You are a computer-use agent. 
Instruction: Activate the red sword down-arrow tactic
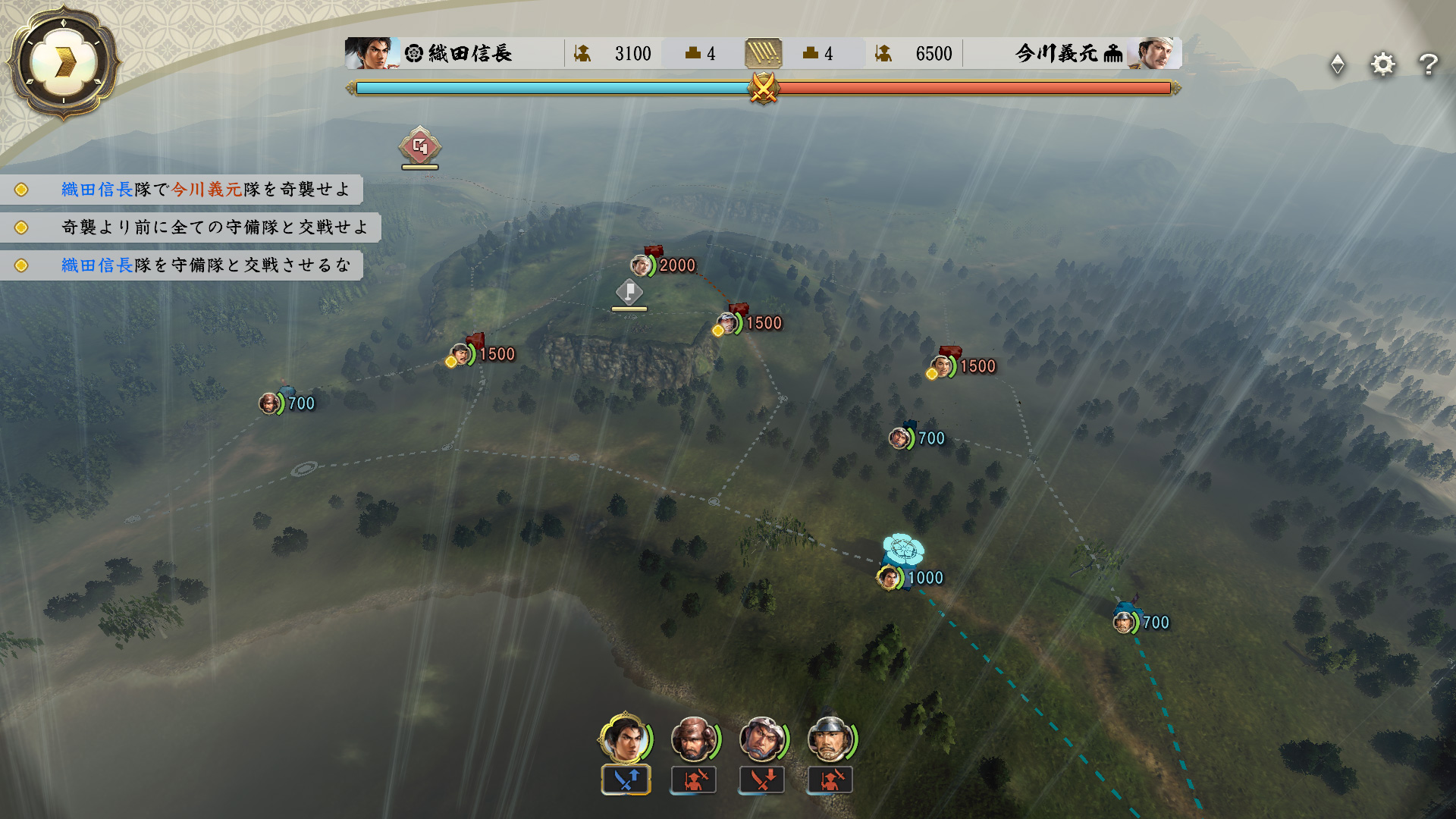coord(762,780)
